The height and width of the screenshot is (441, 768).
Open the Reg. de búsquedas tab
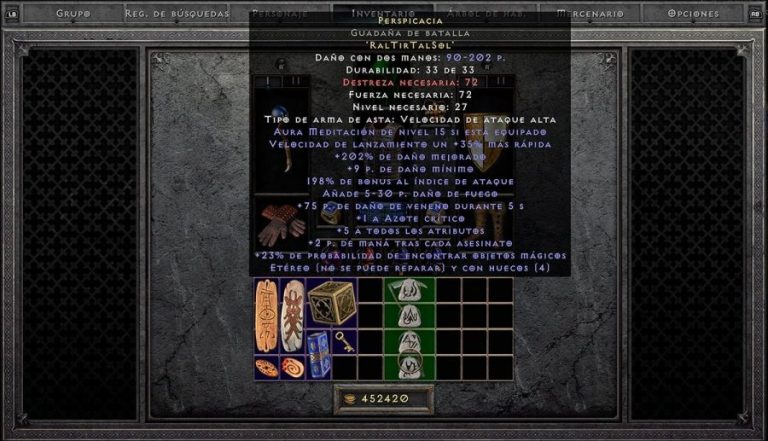click(177, 14)
